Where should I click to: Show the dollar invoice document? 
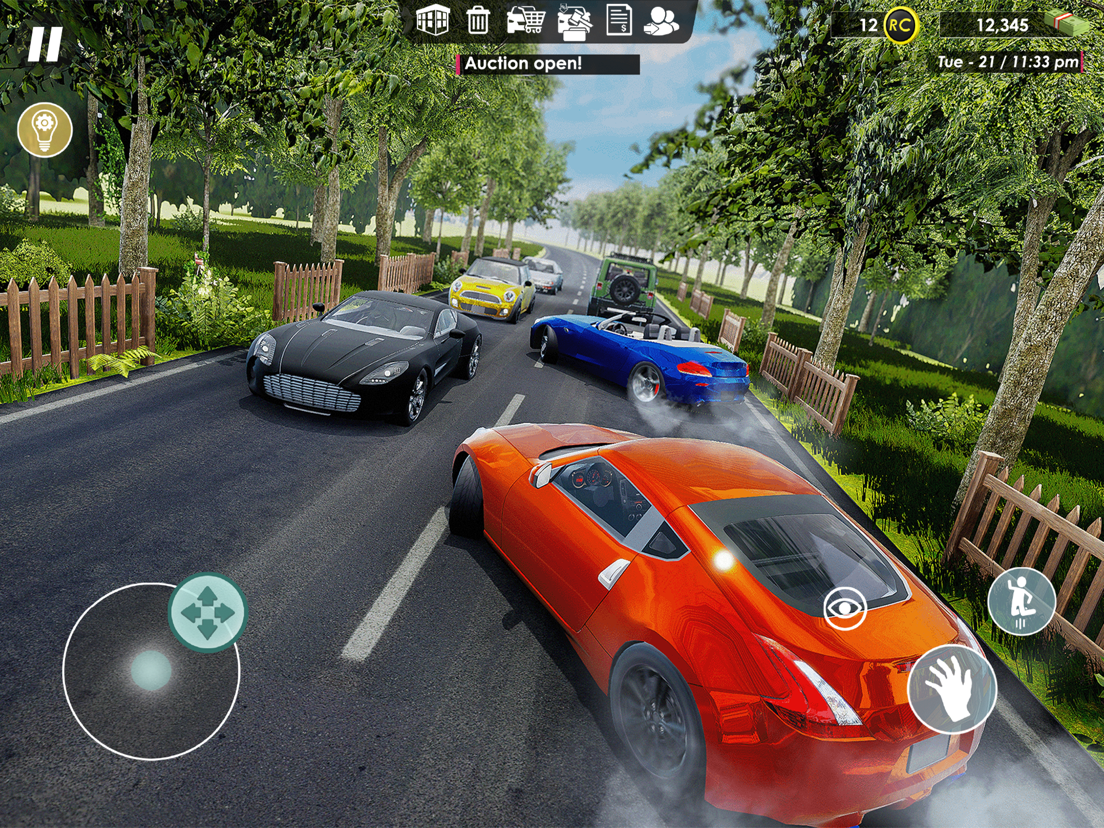click(x=619, y=20)
